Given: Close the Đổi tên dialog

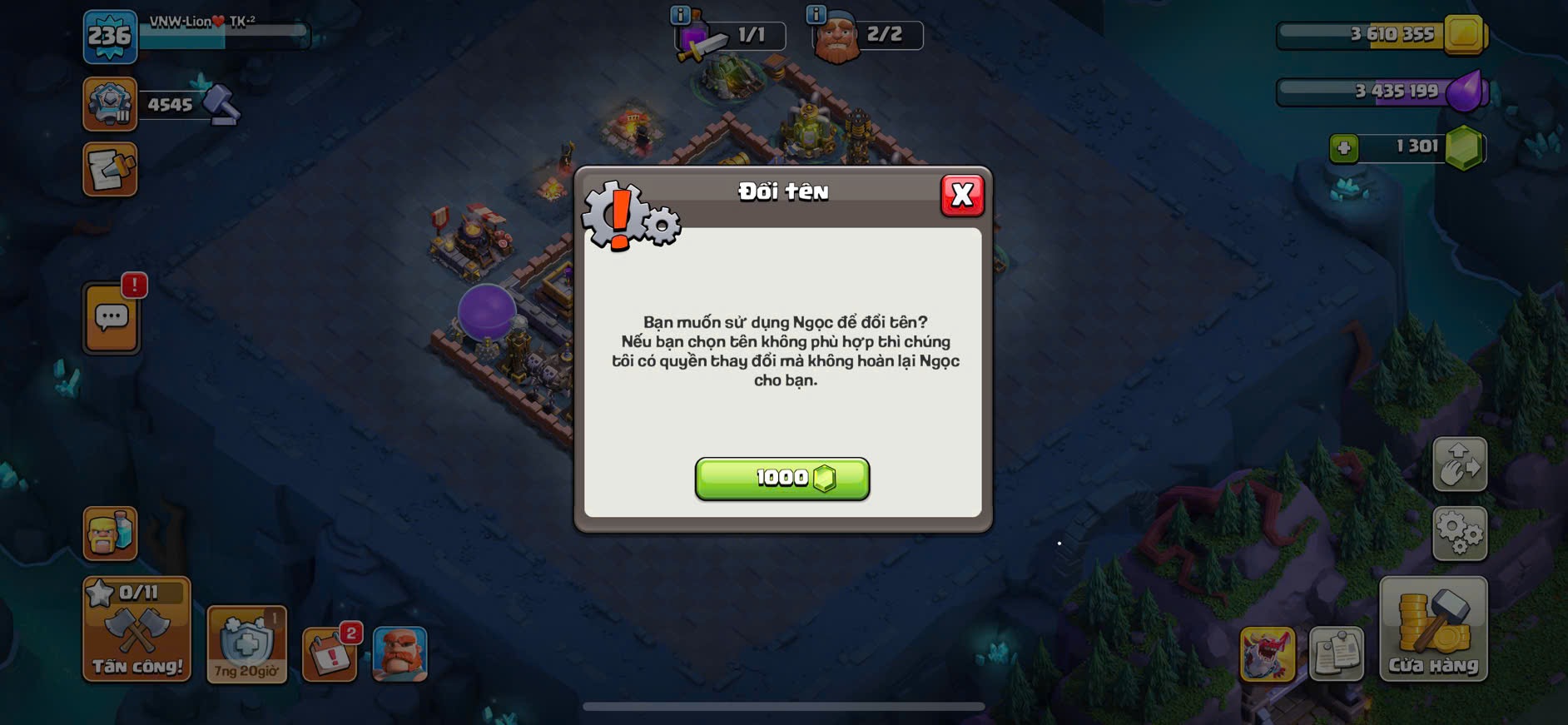Looking at the screenshot, I should point(962,195).
